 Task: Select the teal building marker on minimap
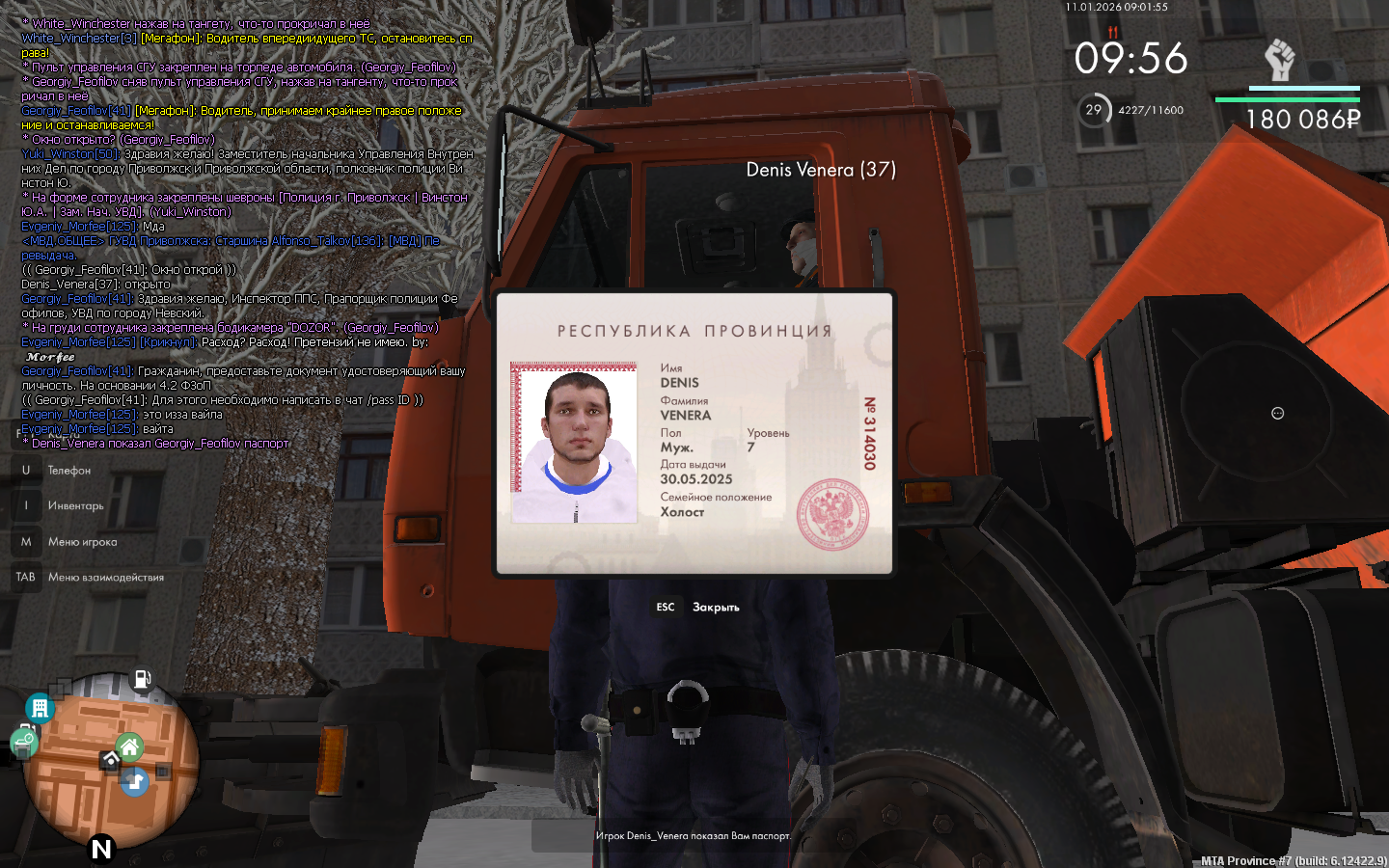[x=40, y=709]
